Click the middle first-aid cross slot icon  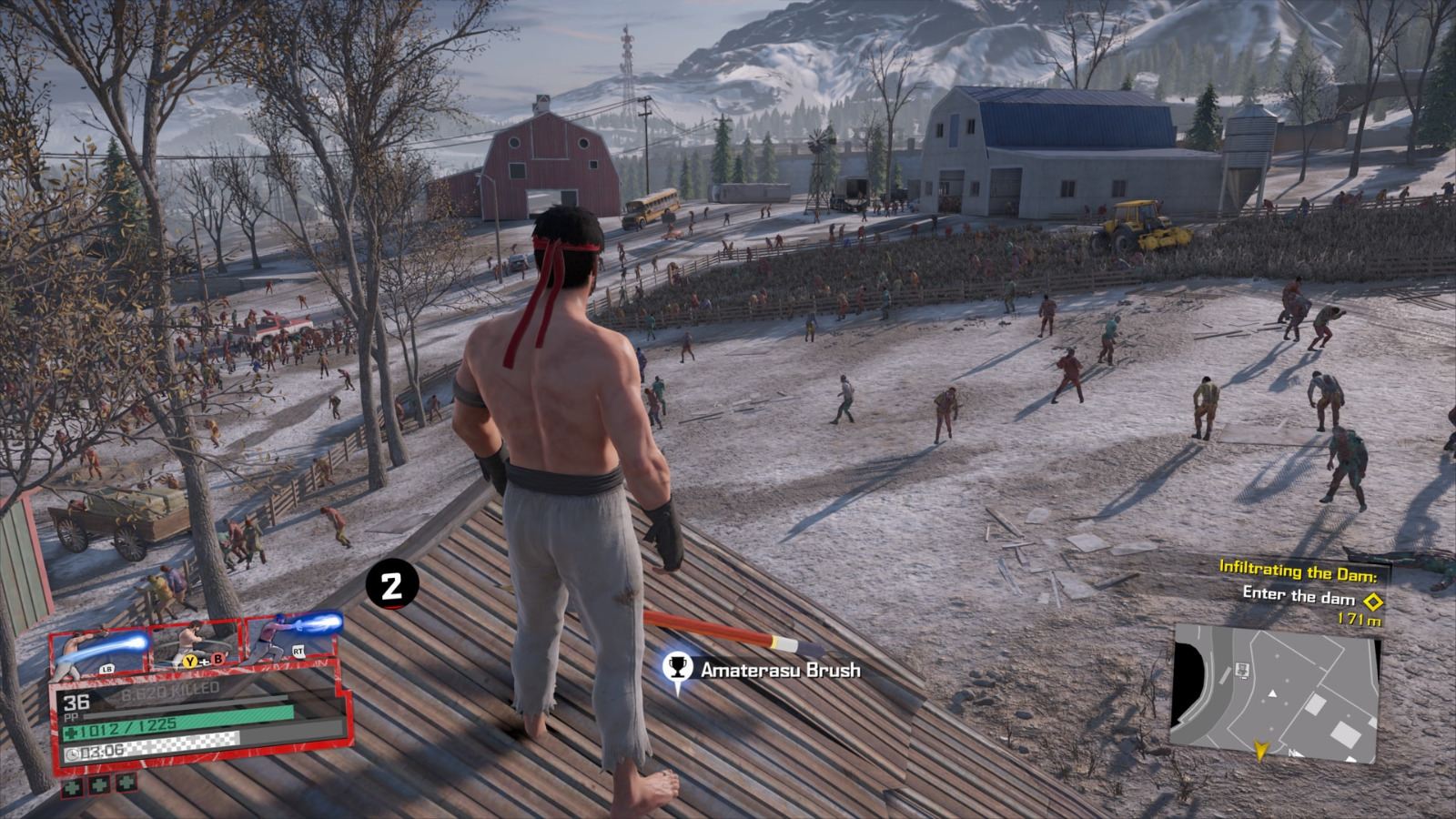coord(98,785)
